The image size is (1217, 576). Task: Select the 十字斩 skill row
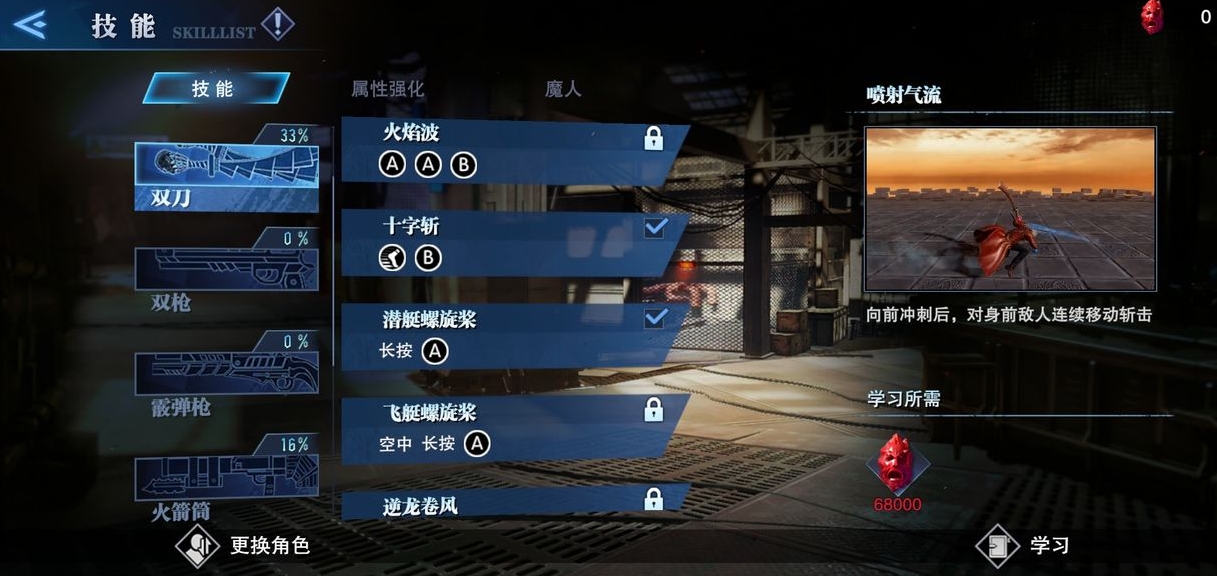[514, 243]
